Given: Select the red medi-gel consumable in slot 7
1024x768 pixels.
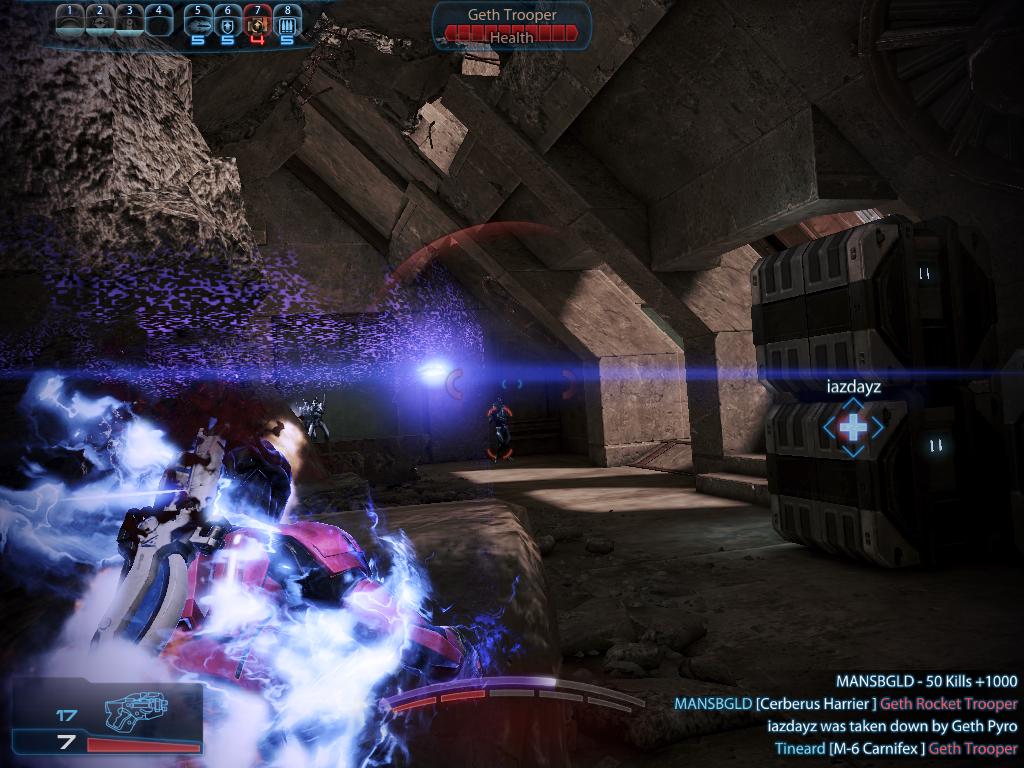Looking at the screenshot, I should point(258,22).
